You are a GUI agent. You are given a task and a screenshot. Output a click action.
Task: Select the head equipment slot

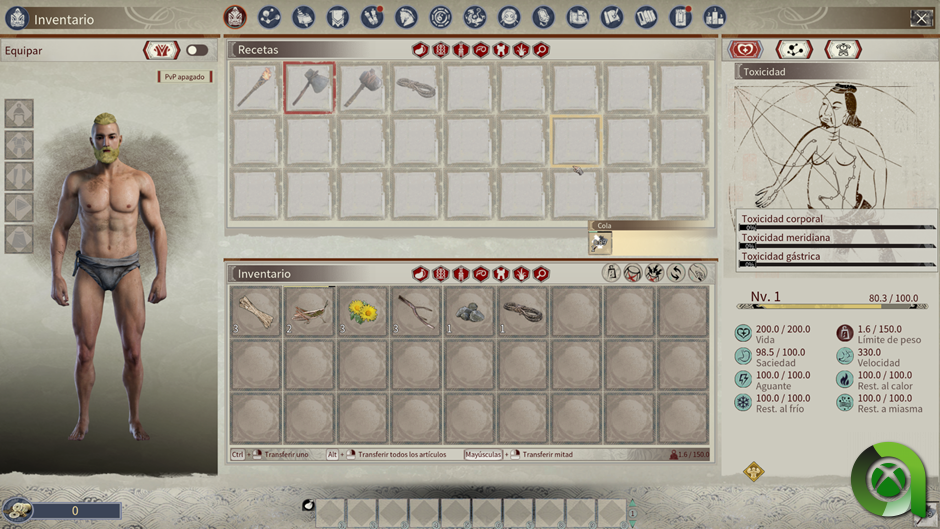[19, 113]
